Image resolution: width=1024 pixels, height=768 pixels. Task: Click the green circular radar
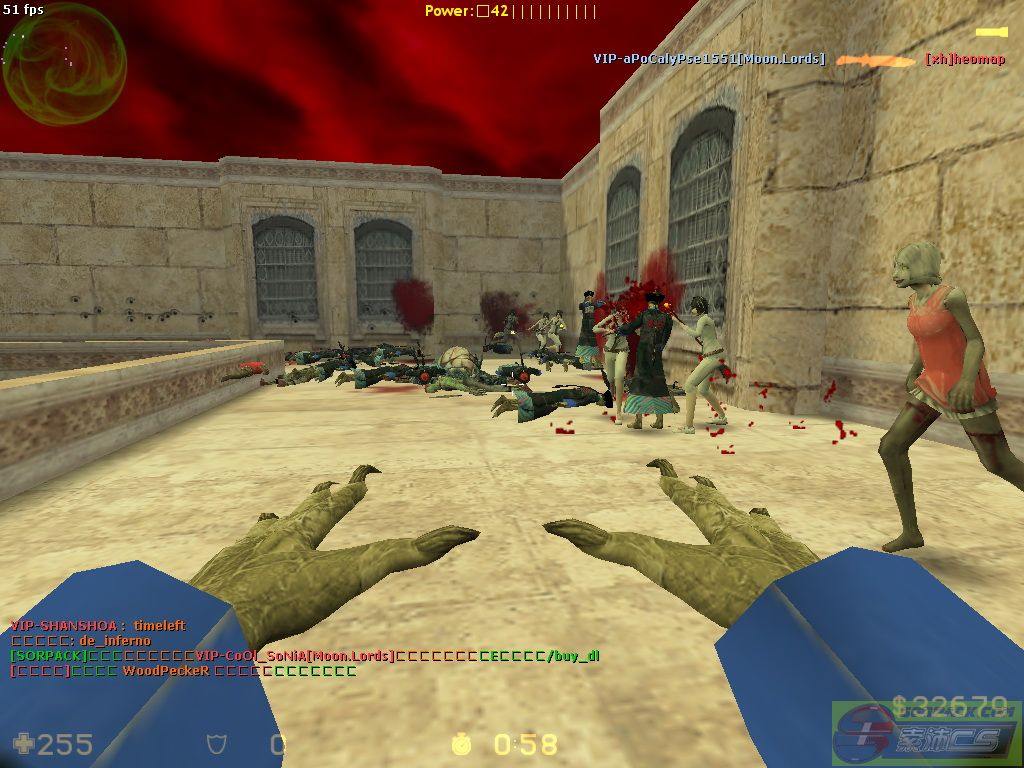pyautogui.click(x=64, y=64)
